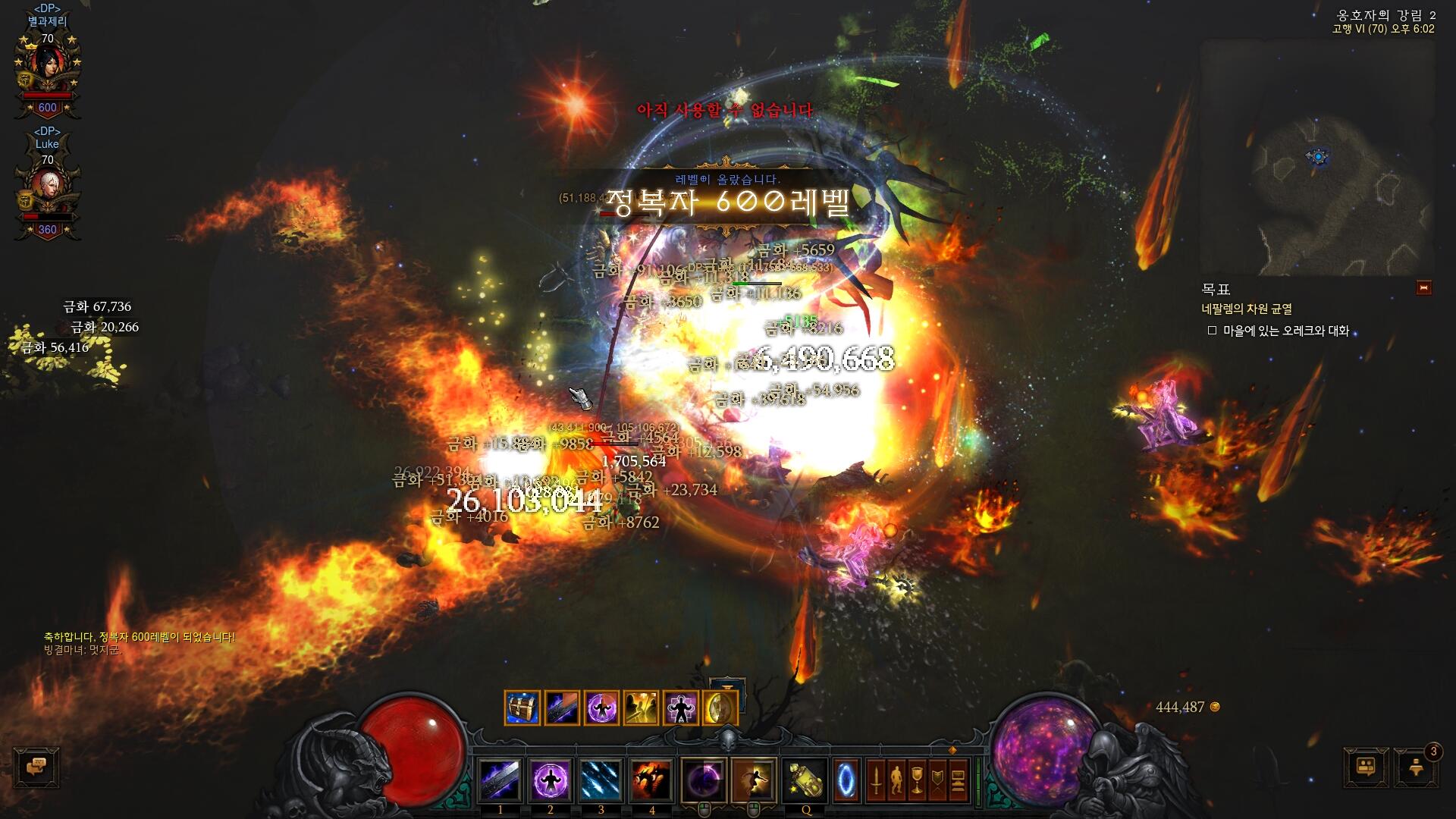Open the banner menu button
Image resolution: width=1456 pixels, height=819 pixels.
coord(937,780)
